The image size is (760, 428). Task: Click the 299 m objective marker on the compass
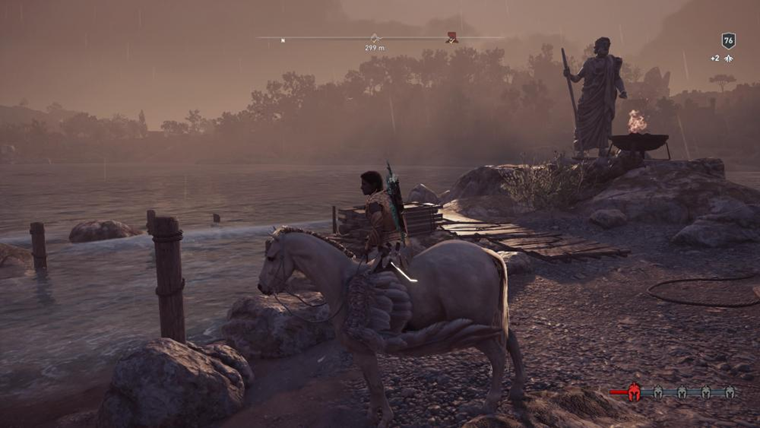click(375, 38)
